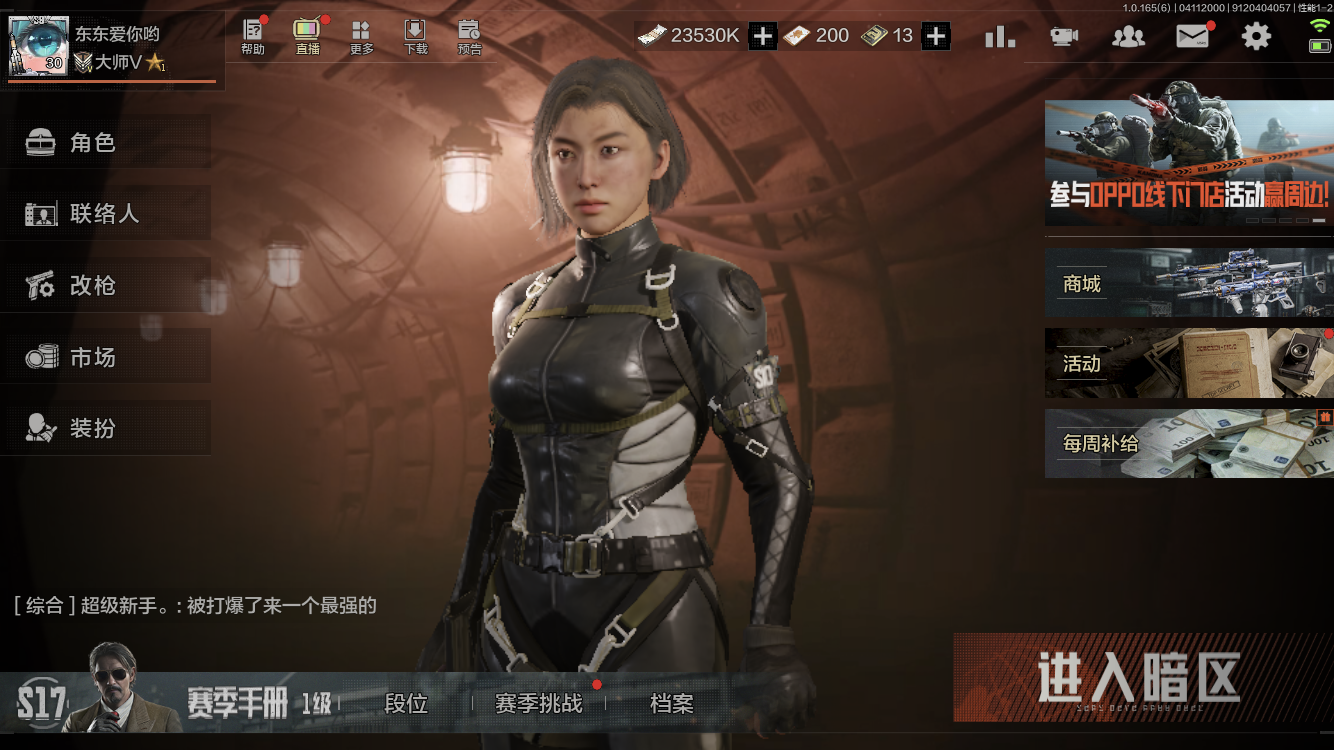Open the gear settings icon
The height and width of the screenshot is (750, 1334).
pyautogui.click(x=1256, y=37)
